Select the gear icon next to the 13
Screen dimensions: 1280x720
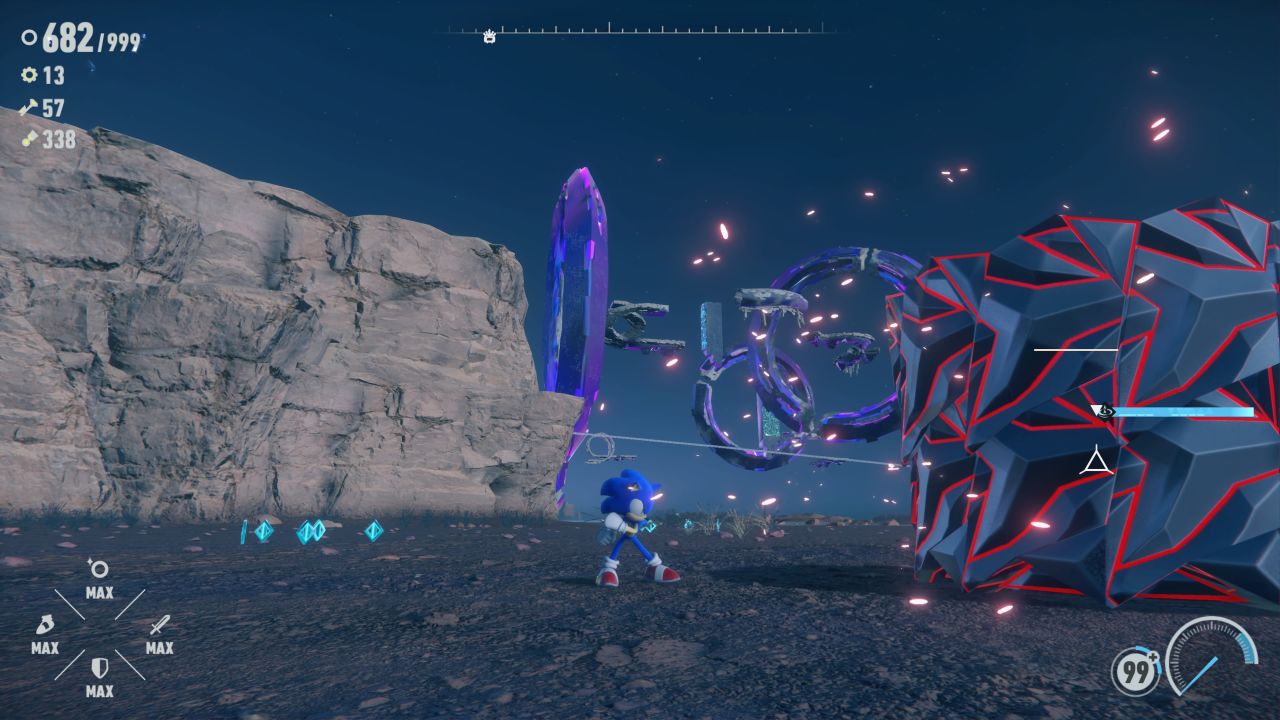pyautogui.click(x=30, y=76)
